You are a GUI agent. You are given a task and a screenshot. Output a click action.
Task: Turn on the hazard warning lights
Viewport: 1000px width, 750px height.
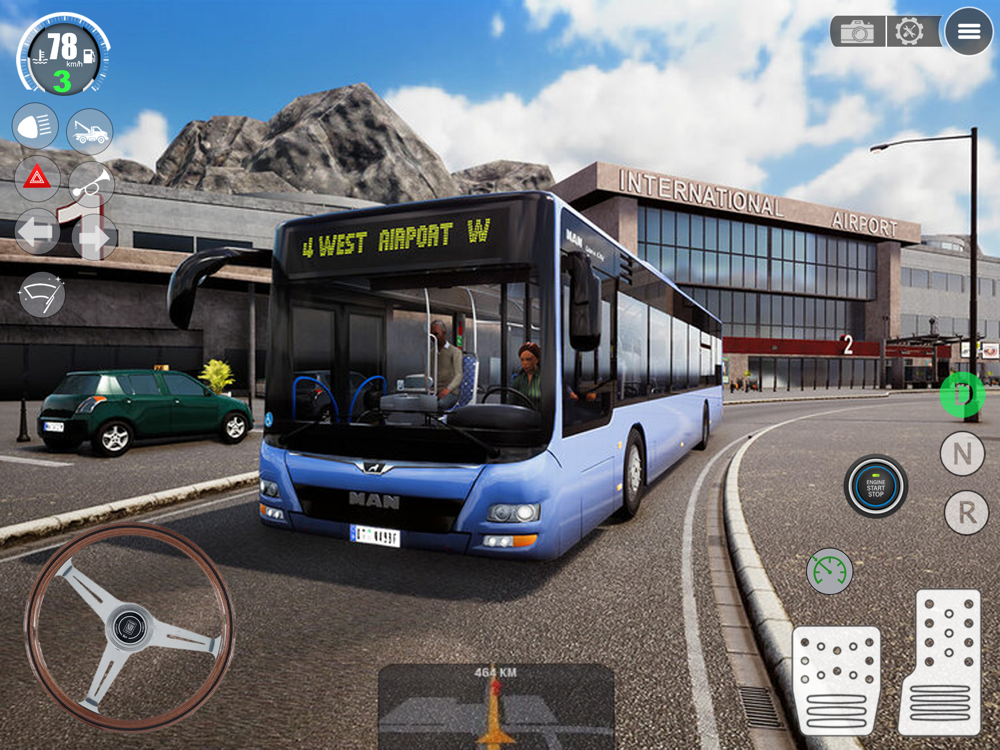click(x=37, y=180)
